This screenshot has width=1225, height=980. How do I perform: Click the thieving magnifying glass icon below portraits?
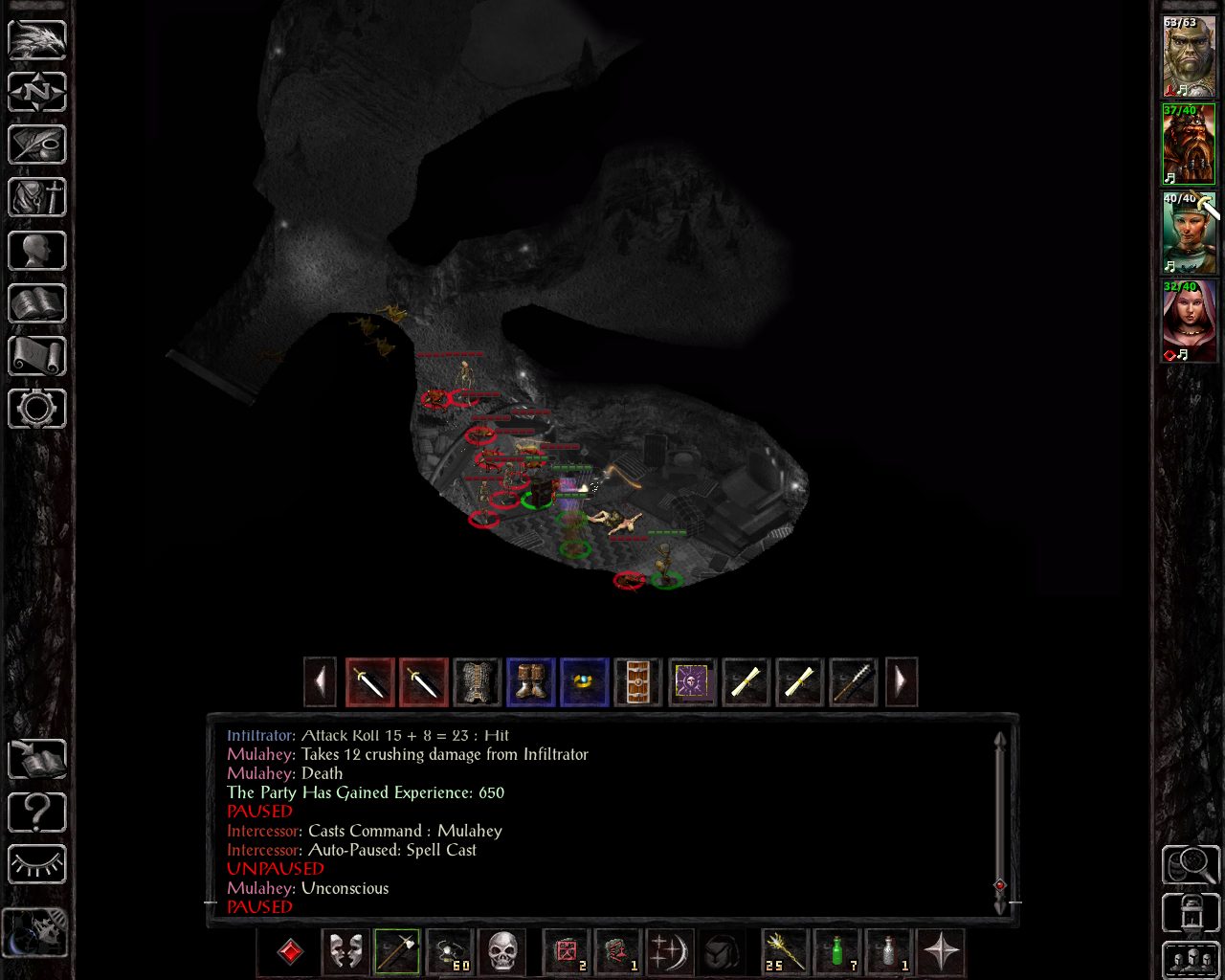click(x=1191, y=863)
